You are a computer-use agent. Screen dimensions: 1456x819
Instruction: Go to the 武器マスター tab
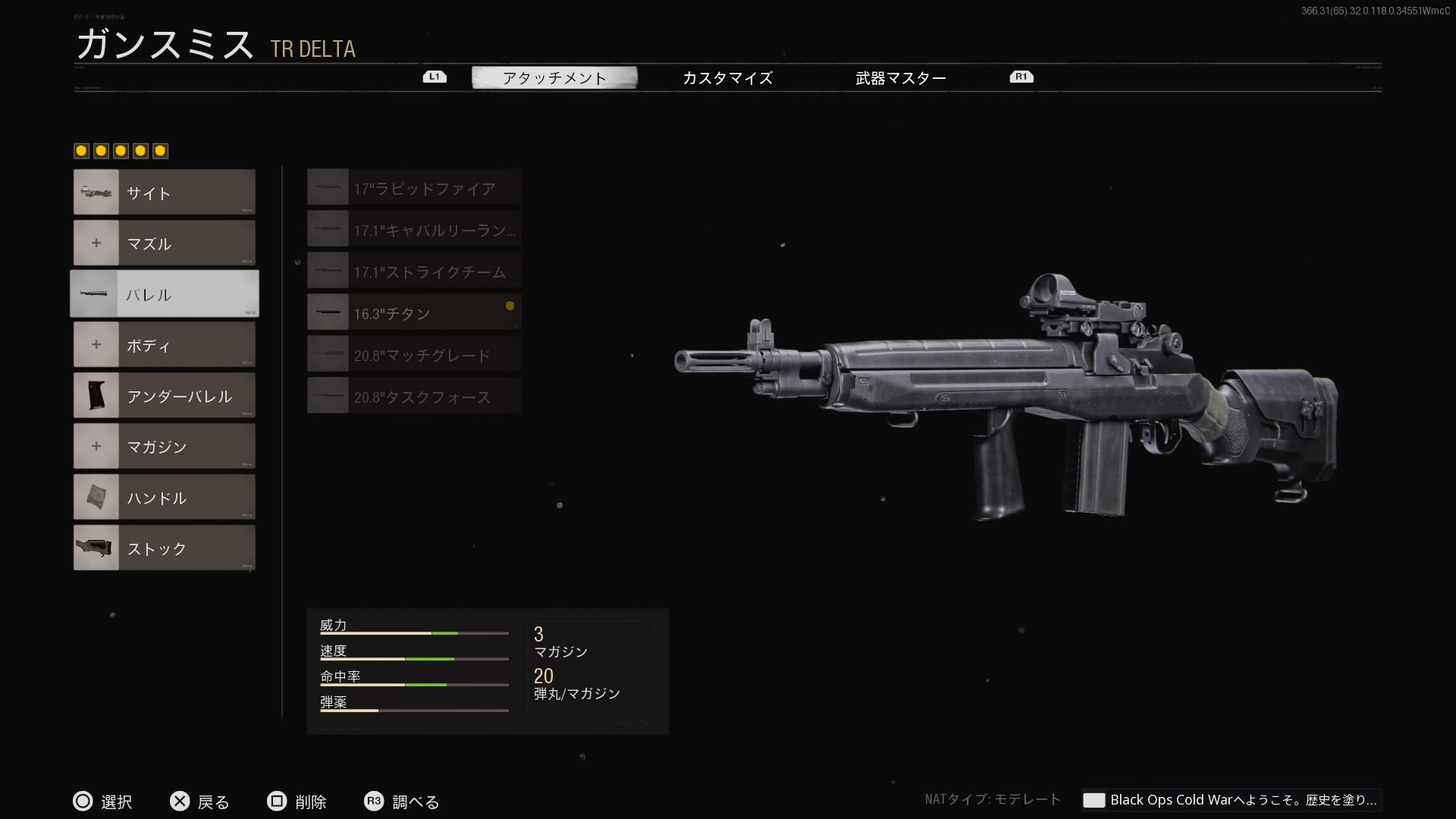point(900,77)
